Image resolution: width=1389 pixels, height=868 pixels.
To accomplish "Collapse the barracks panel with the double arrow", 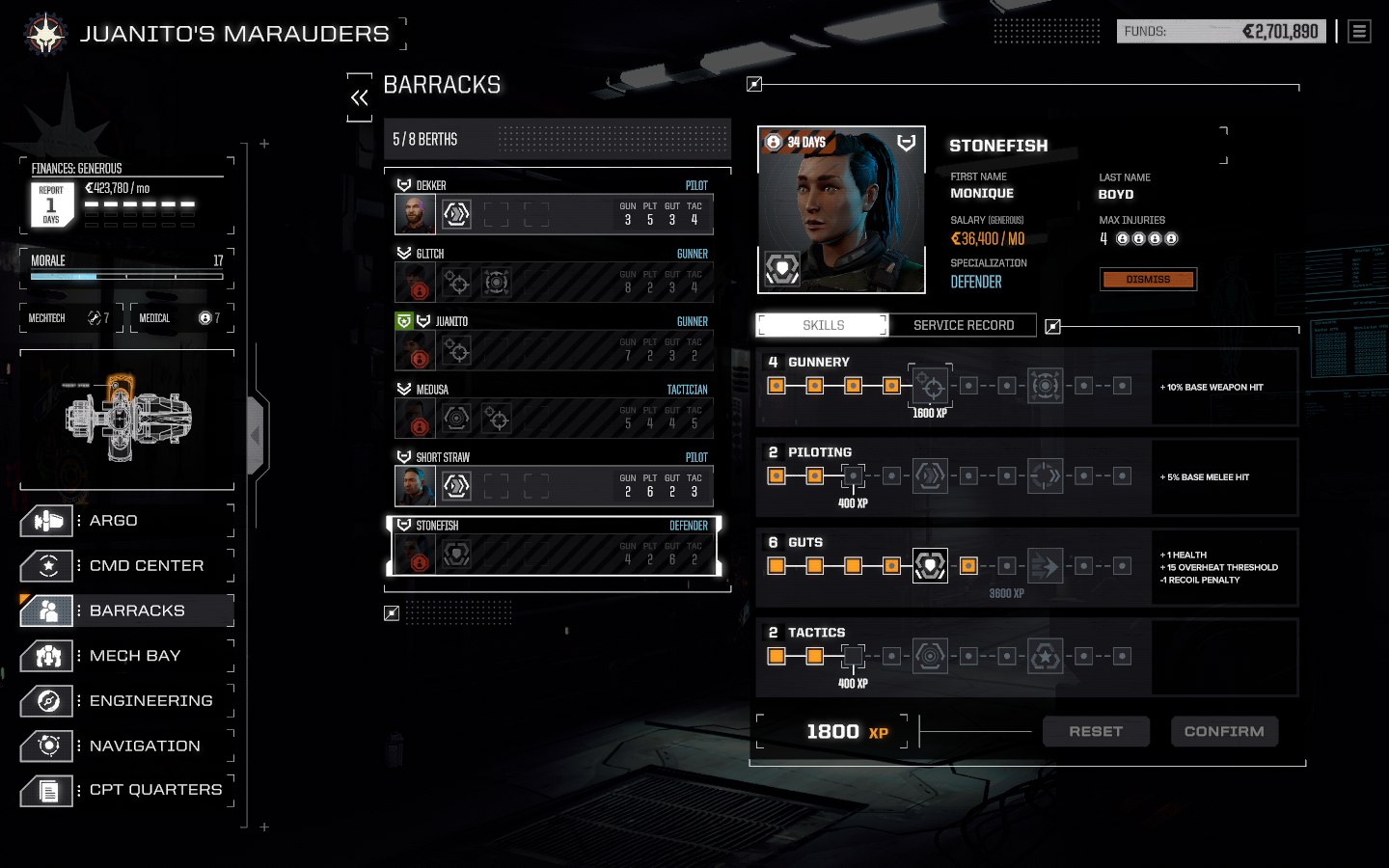I will tap(360, 97).
